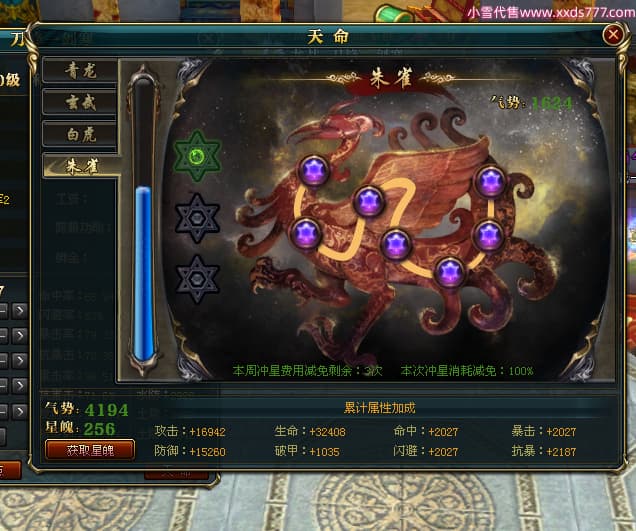The height and width of the screenshot is (531, 636).
Task: Click the 获取星魄 button
Action: click(x=90, y=450)
